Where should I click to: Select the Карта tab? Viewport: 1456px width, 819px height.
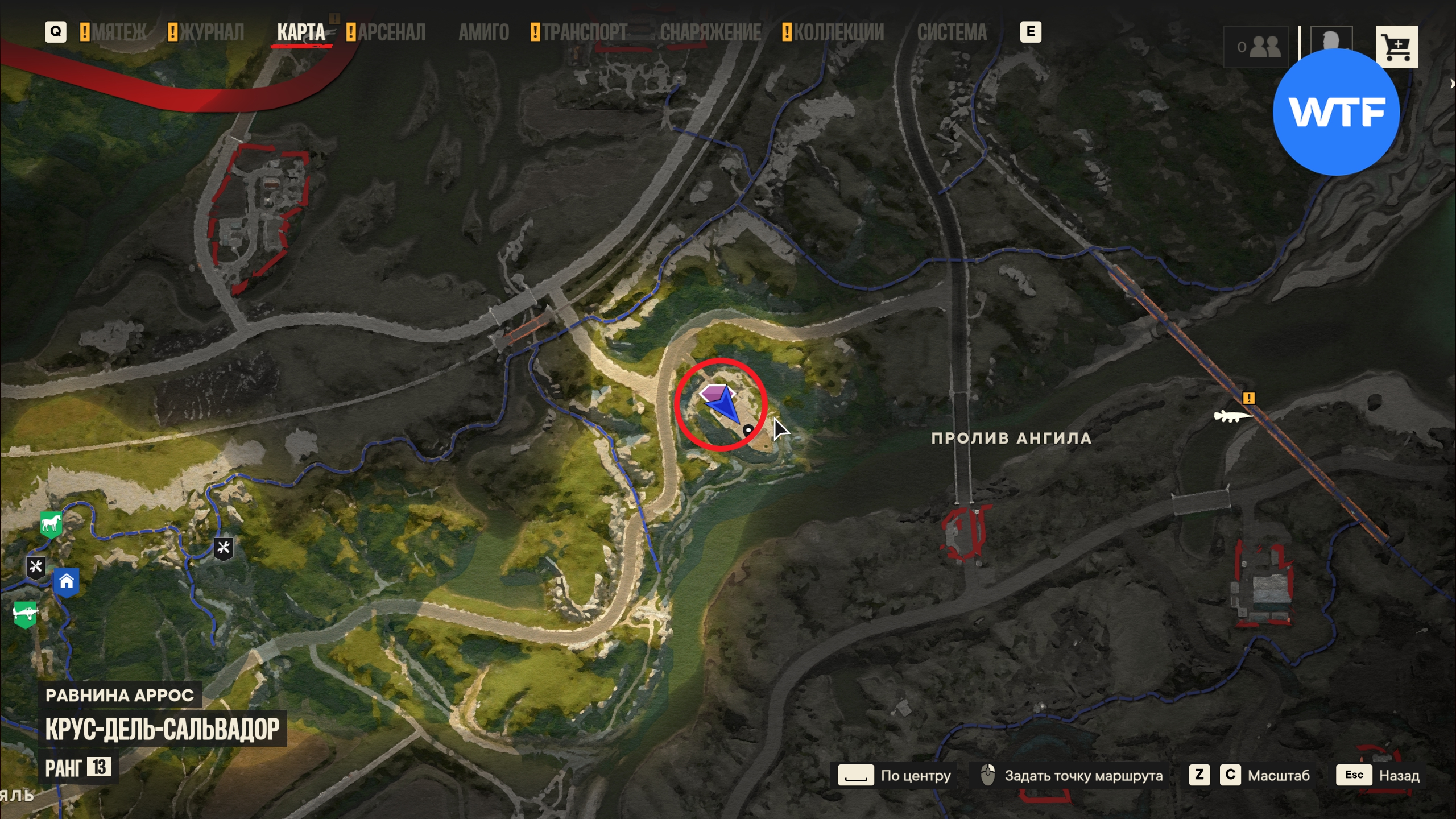coord(301,32)
